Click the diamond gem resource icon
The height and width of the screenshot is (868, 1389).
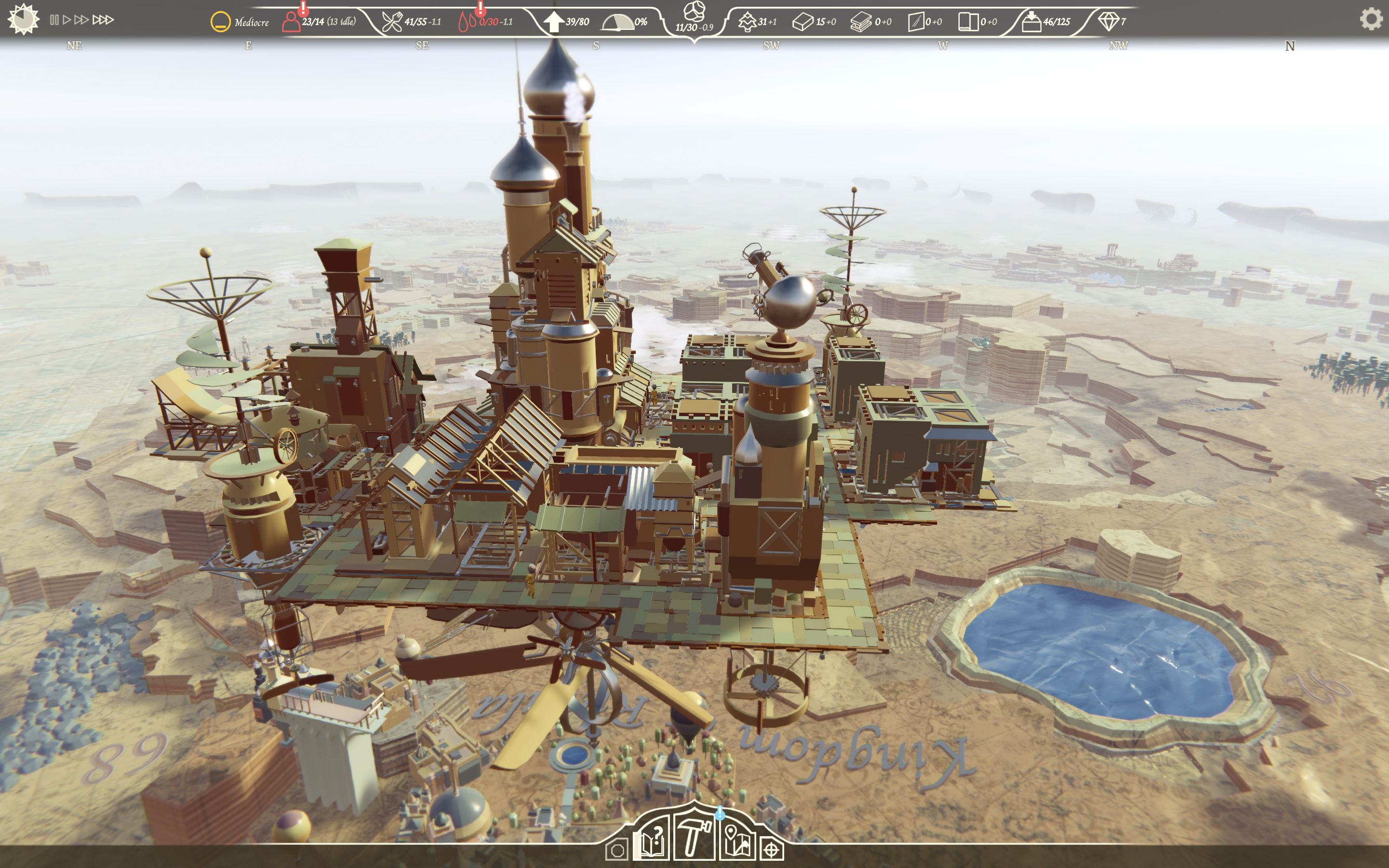tap(1108, 21)
